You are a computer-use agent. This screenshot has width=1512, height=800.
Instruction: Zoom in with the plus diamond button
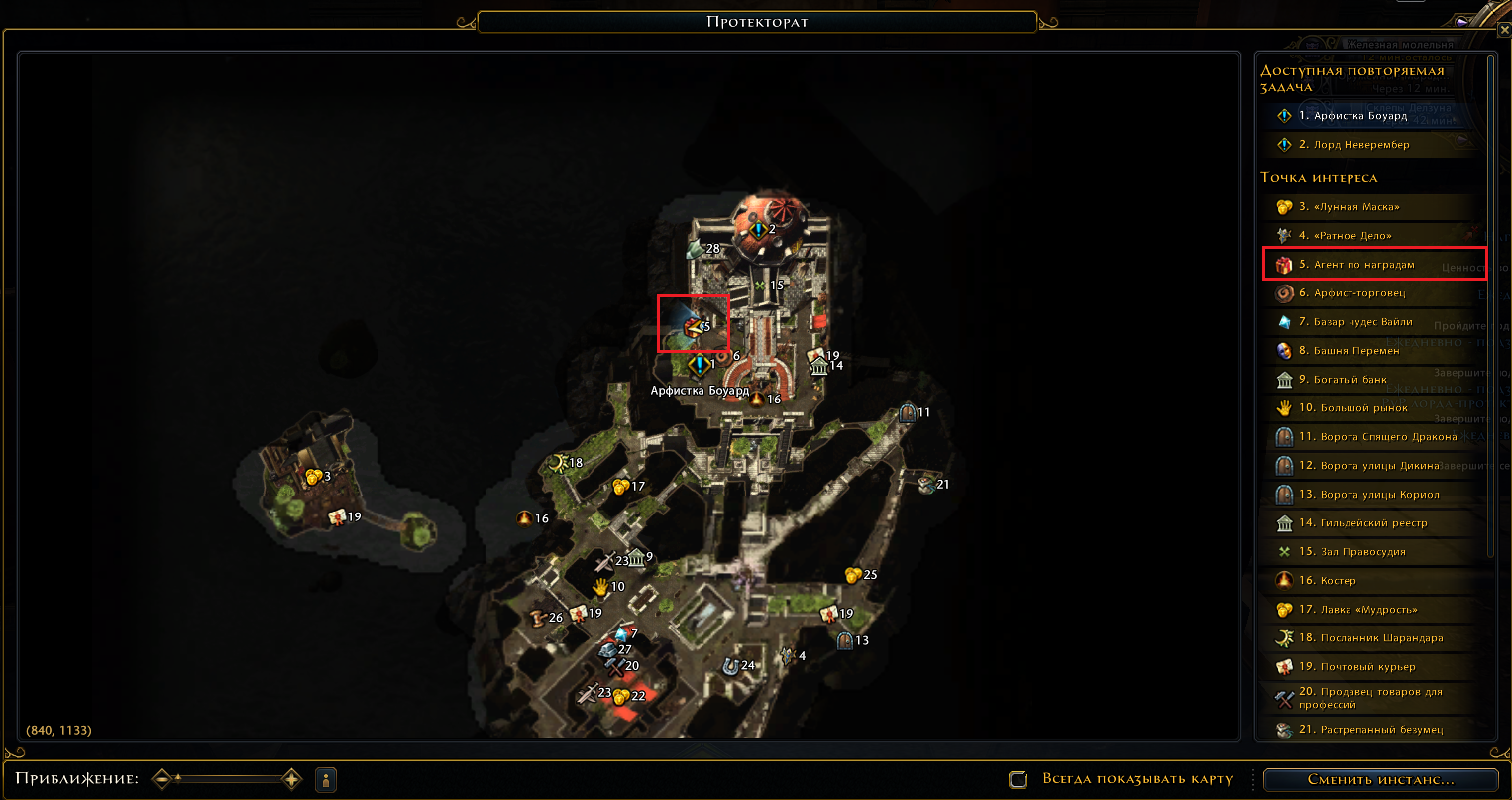291,779
